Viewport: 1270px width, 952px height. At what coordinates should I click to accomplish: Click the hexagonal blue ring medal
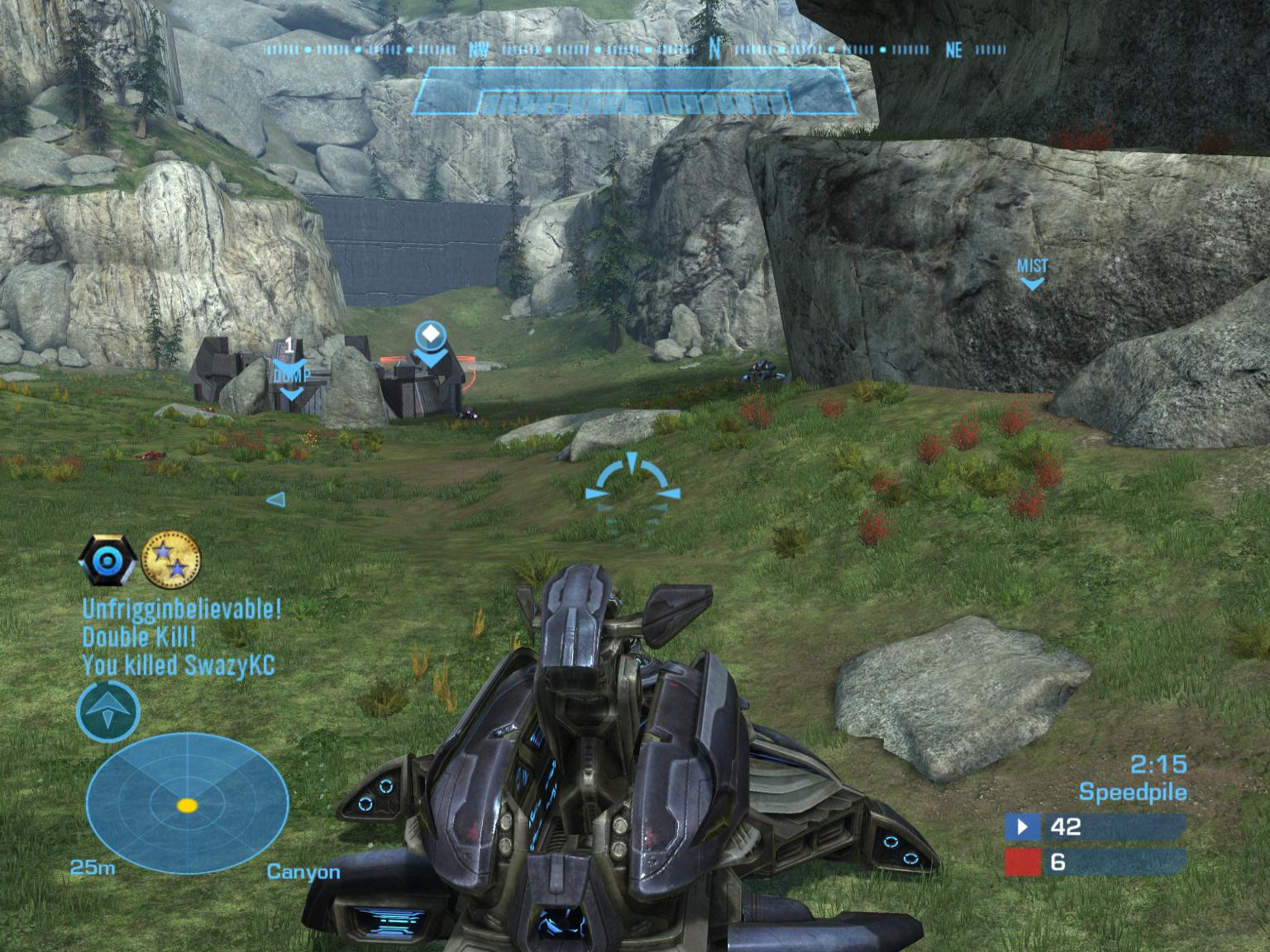[107, 560]
